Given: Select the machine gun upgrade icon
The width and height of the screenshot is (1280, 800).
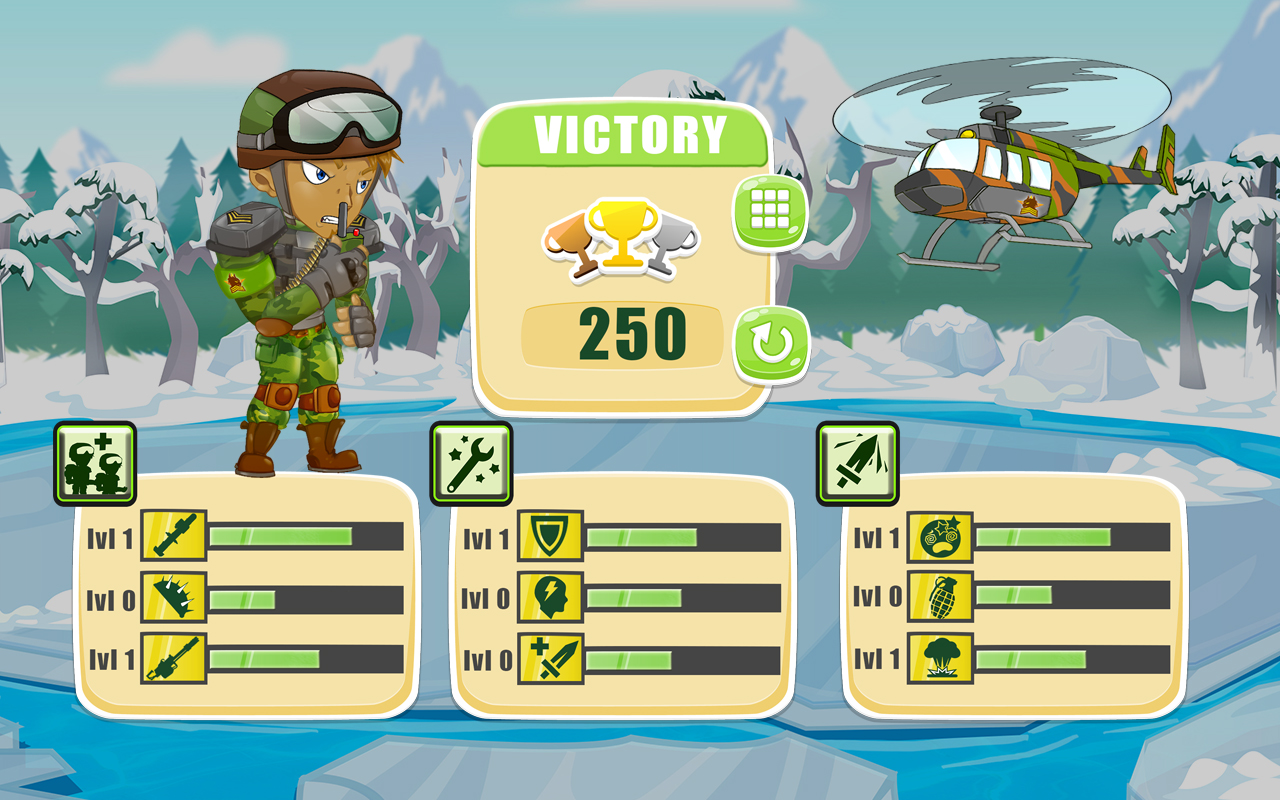Looking at the screenshot, I should coord(175,660).
